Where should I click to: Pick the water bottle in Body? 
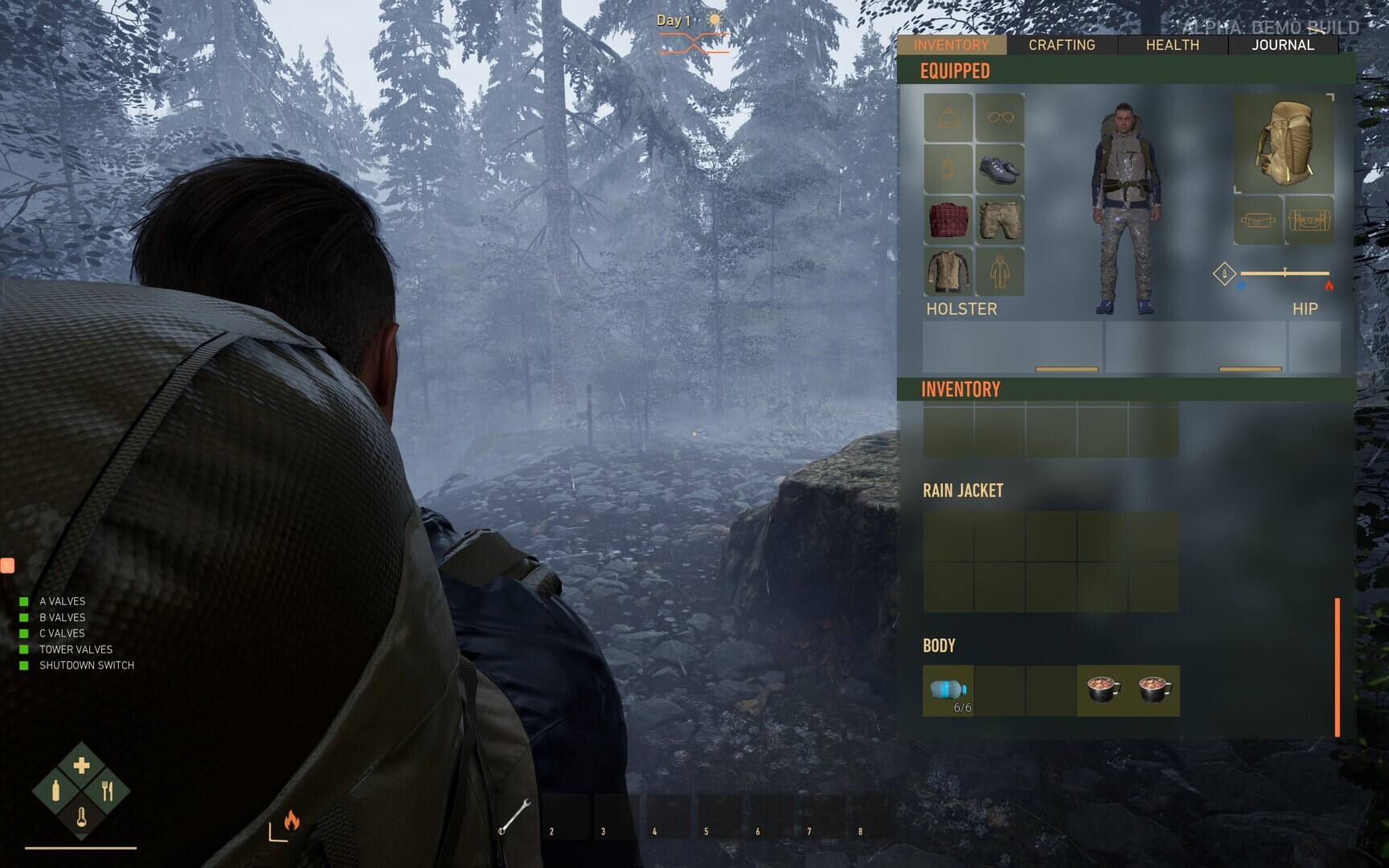949,690
